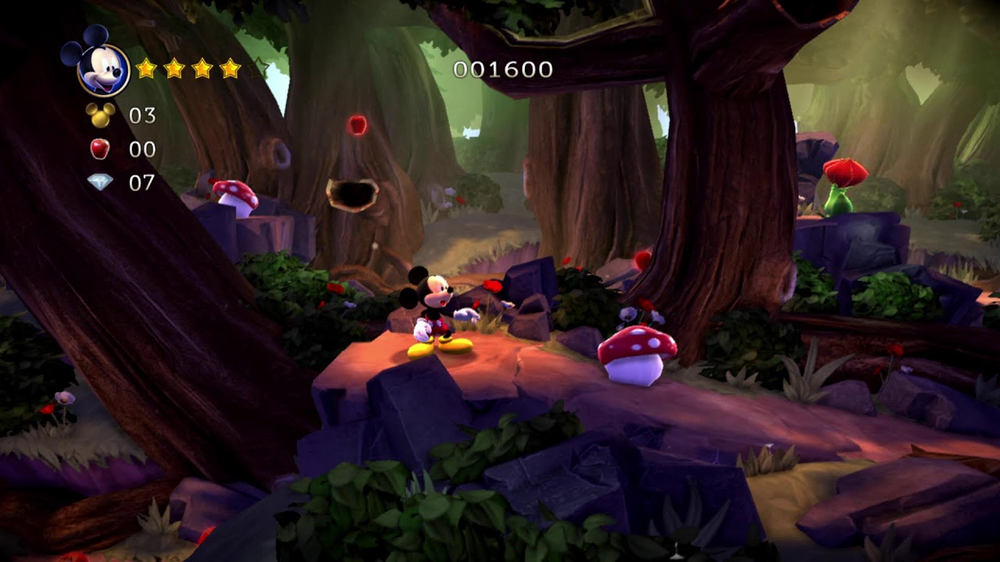
Task: Click the red apple ammo icon
Action: 100,149
